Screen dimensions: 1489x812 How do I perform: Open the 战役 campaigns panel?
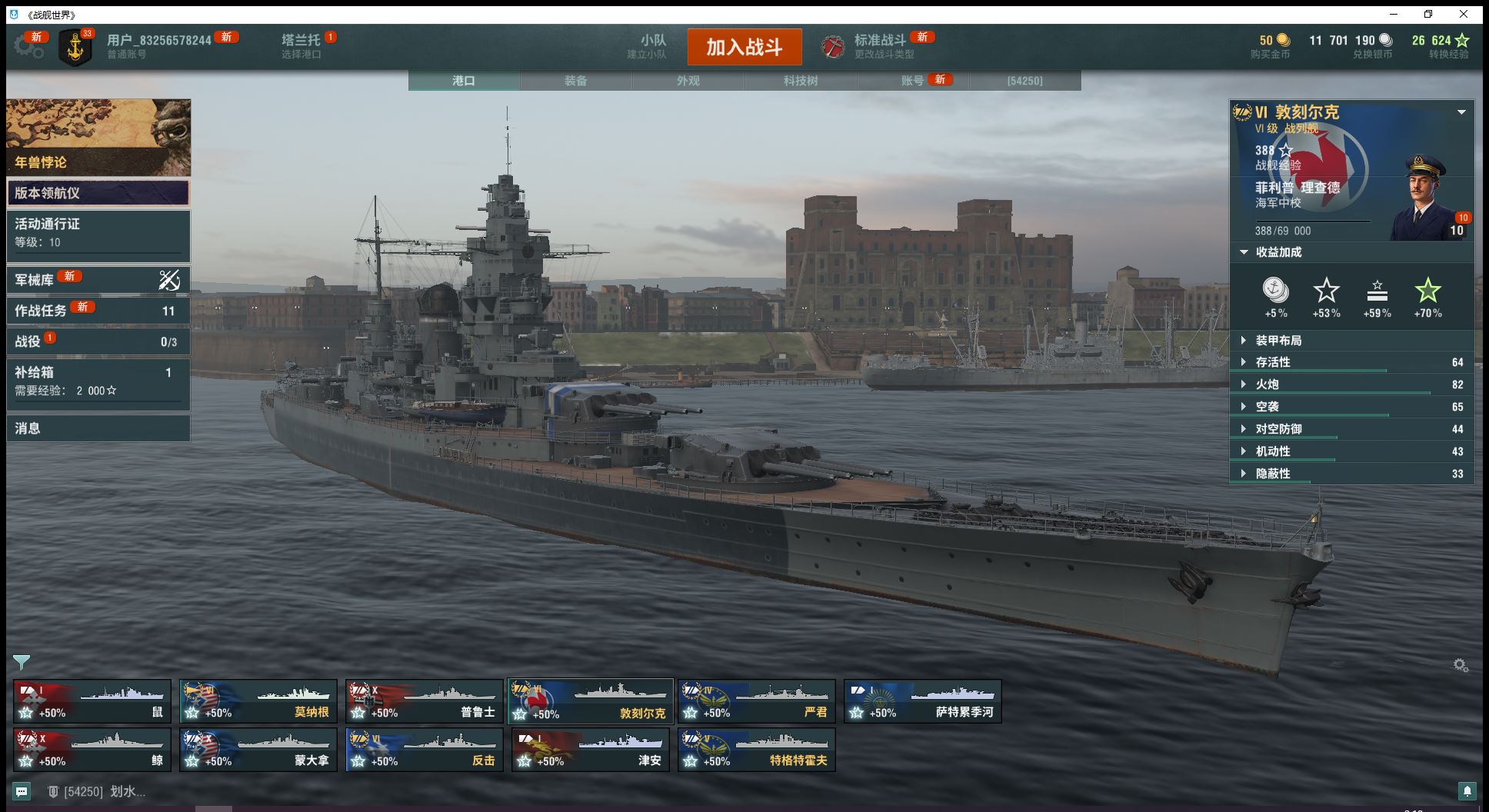pyautogui.click(x=98, y=341)
